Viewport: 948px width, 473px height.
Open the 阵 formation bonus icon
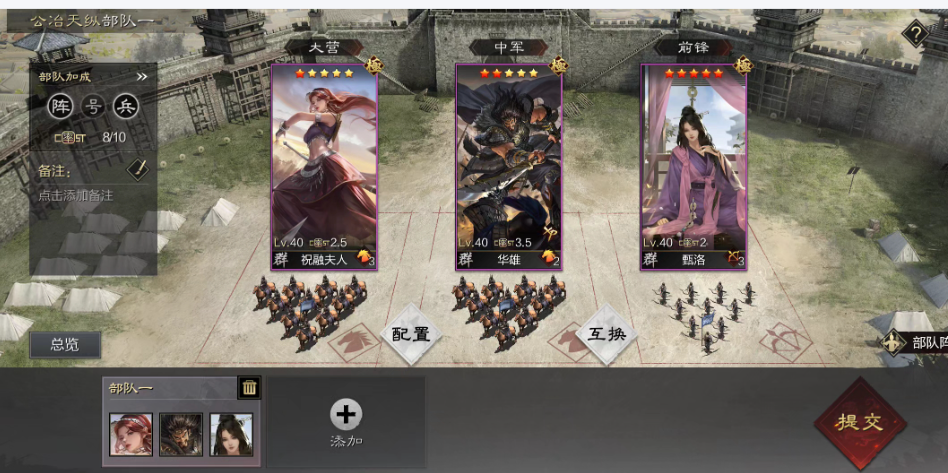61,106
